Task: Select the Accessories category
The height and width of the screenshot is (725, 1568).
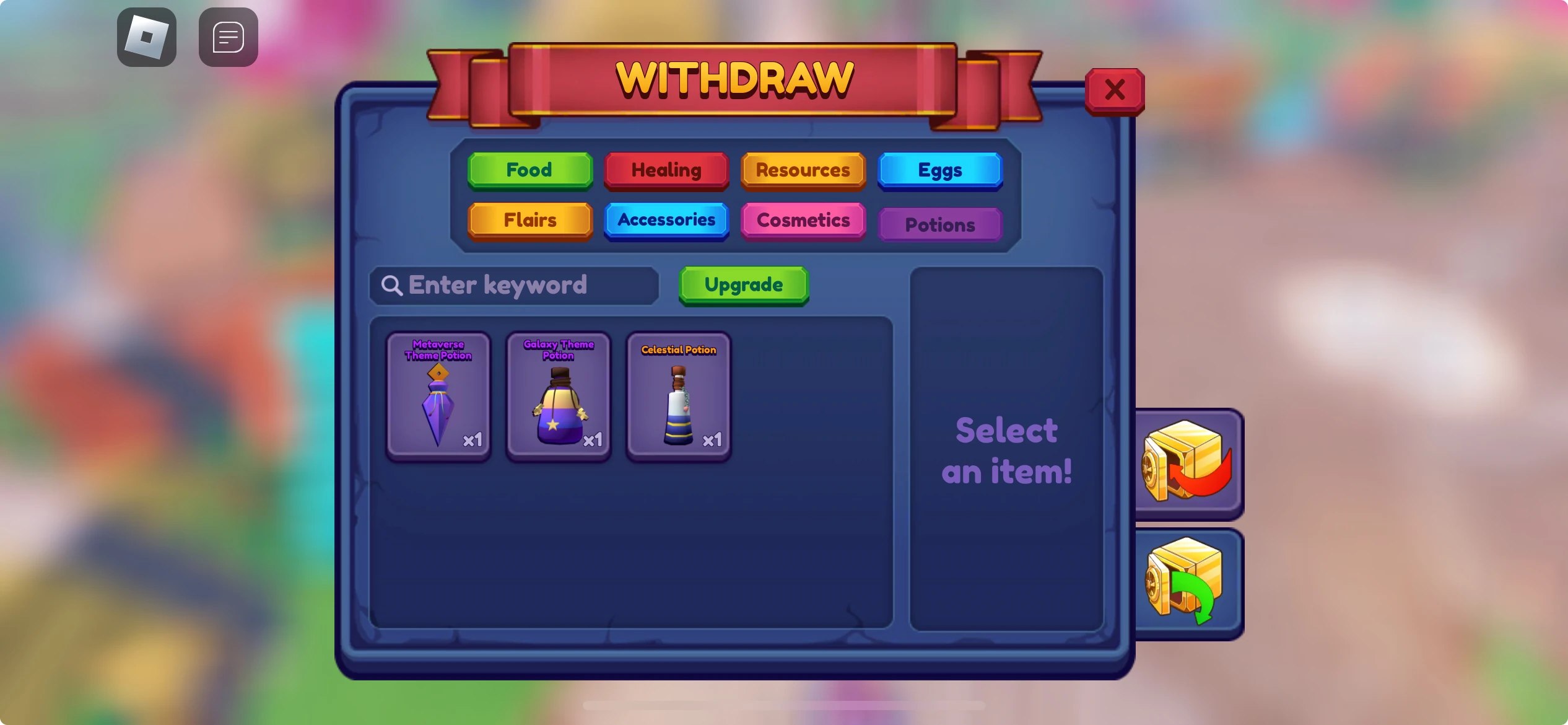Action: 666,220
